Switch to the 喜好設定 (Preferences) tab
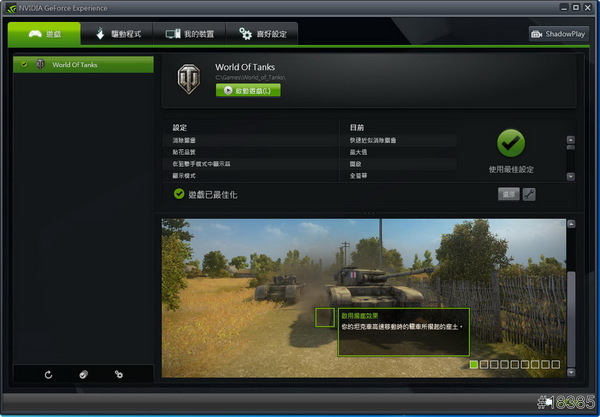Screen dimensions: 600x417 tap(262, 34)
